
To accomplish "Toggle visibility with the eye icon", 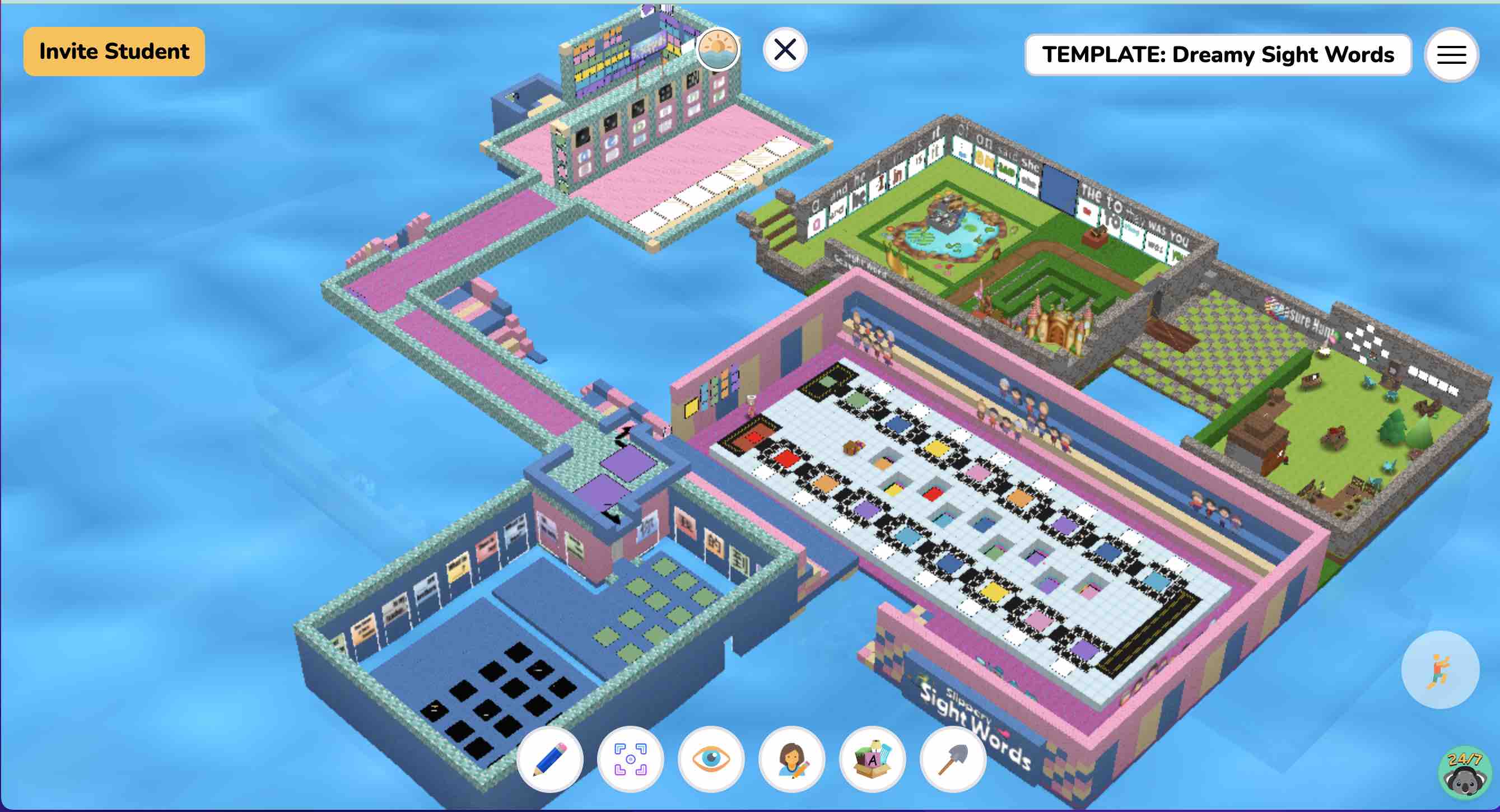I will pyautogui.click(x=712, y=759).
